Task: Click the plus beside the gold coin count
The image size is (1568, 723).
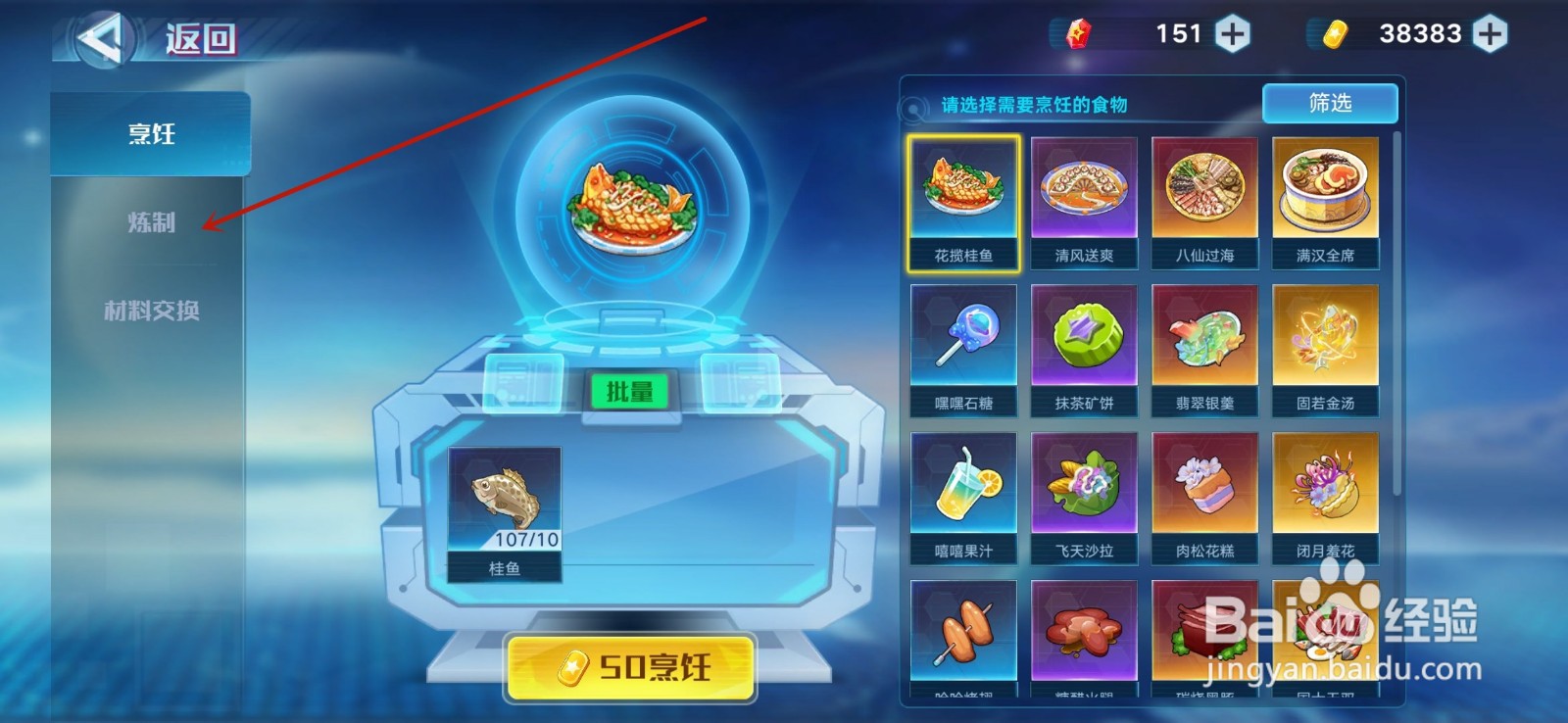Action: point(1491,32)
